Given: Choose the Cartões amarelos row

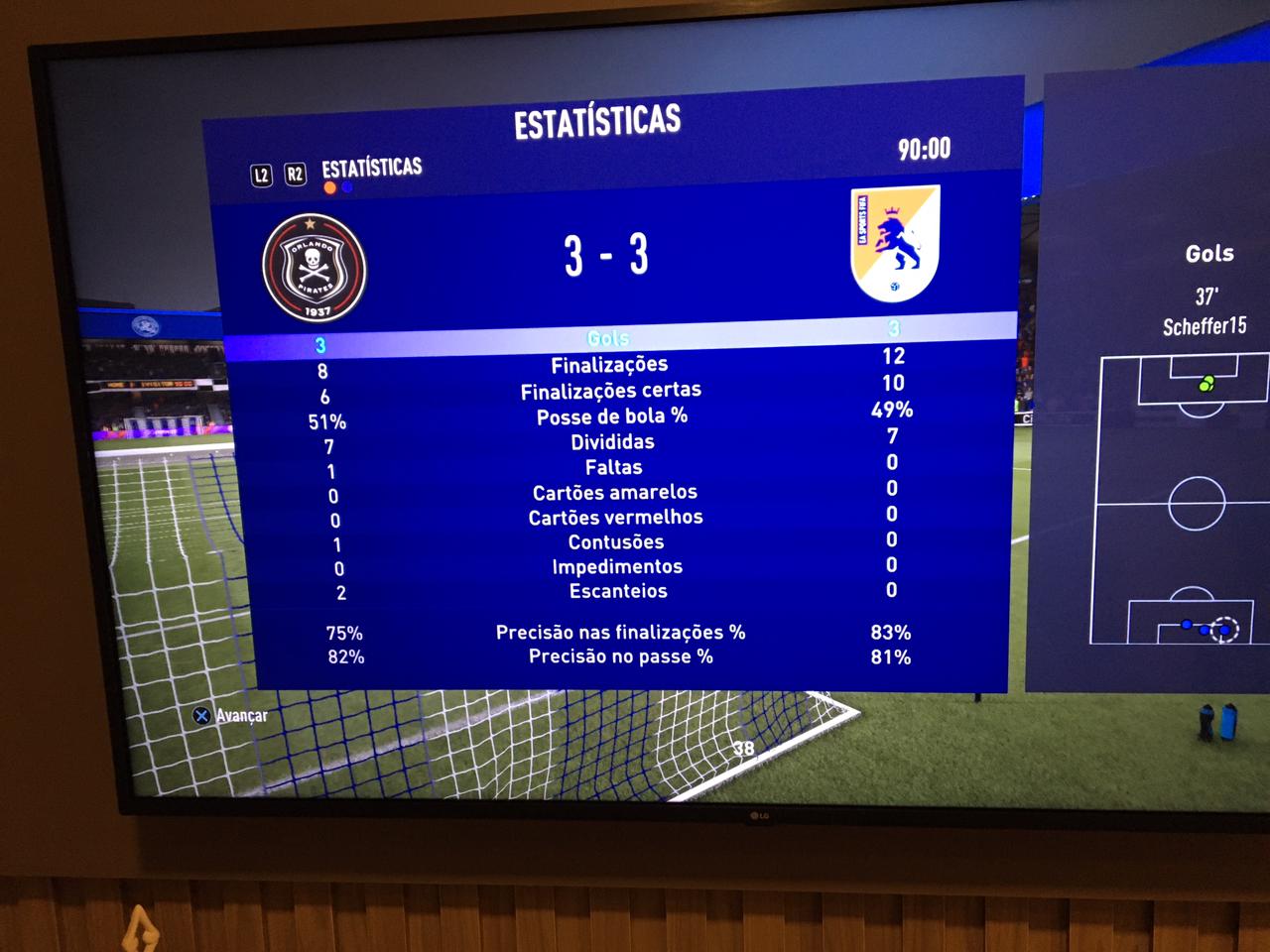Looking at the screenshot, I should click(614, 493).
